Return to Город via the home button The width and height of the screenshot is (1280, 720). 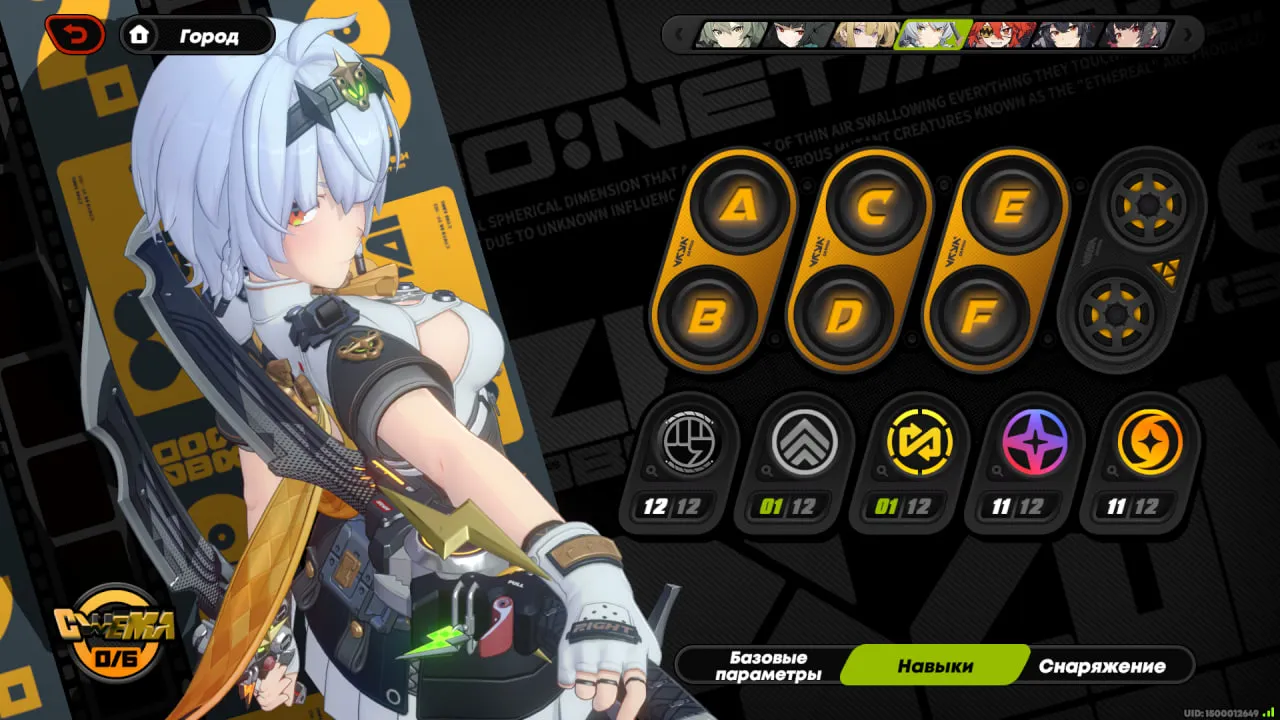[197, 36]
